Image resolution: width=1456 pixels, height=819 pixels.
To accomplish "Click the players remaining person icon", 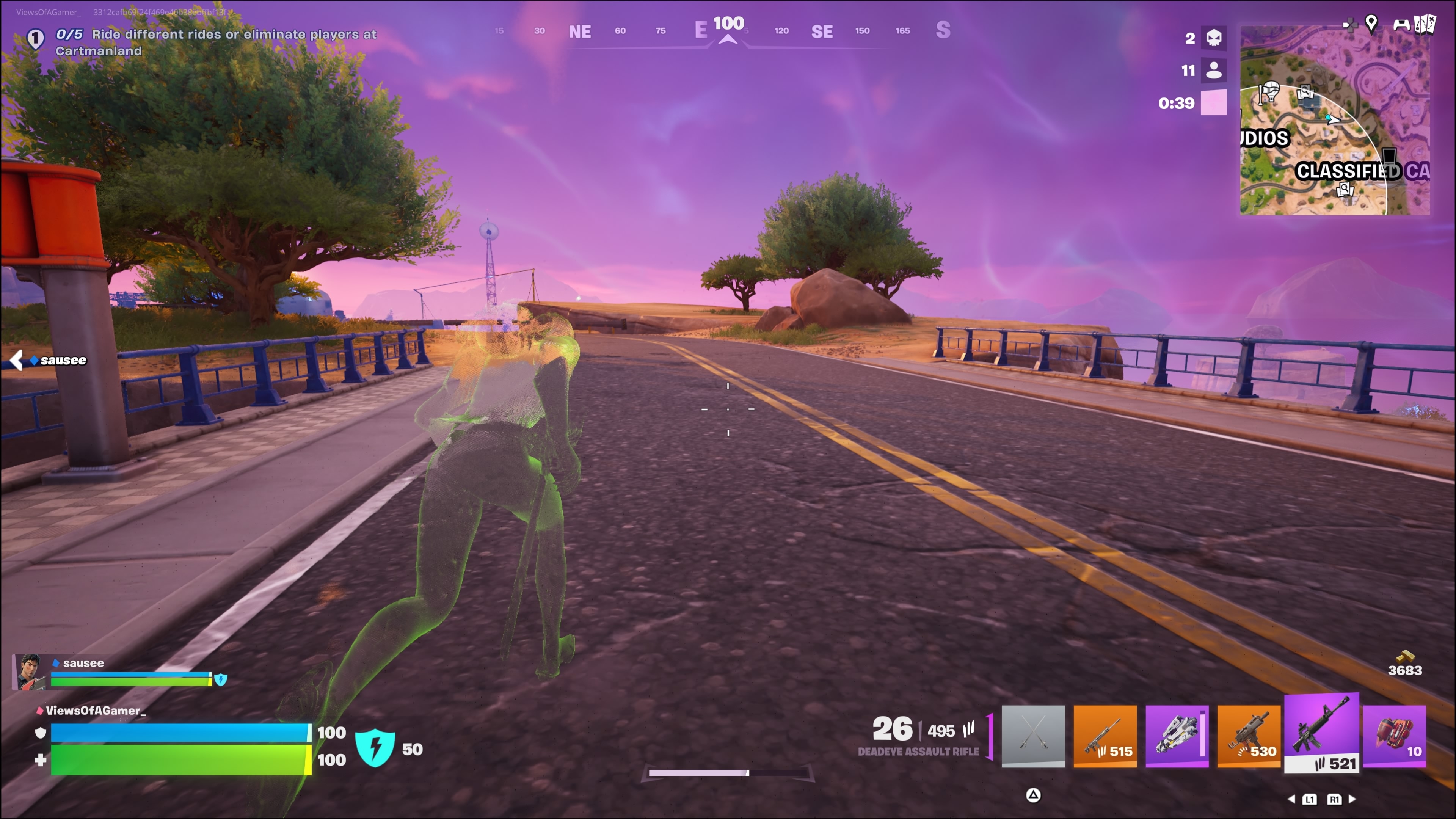I will (1213, 71).
